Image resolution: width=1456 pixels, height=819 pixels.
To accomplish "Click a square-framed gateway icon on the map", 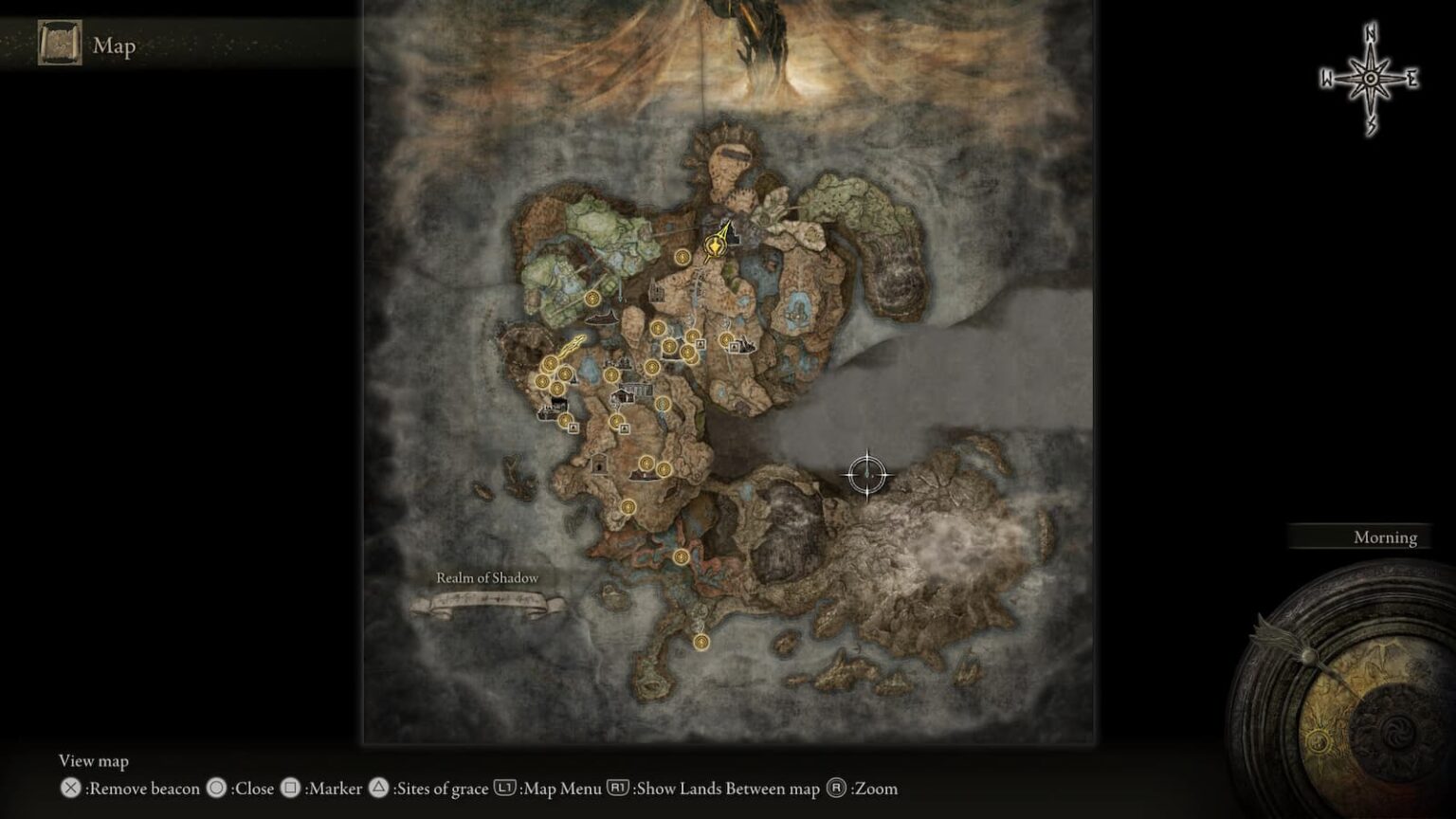I will (x=701, y=344).
